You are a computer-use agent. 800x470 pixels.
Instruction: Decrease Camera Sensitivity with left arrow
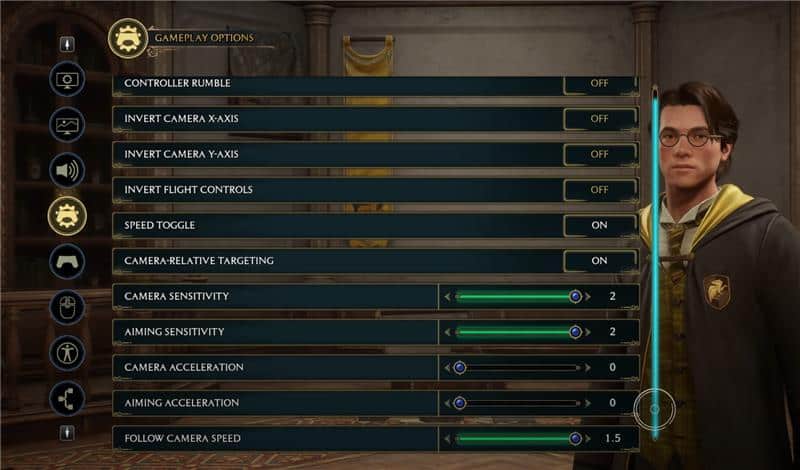pyautogui.click(x=447, y=297)
